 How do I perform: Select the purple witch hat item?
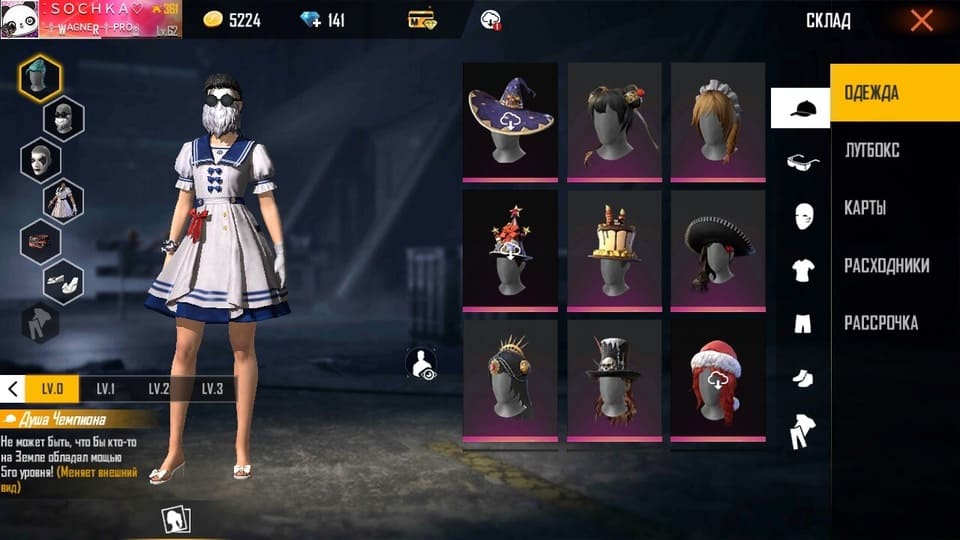[x=511, y=121]
